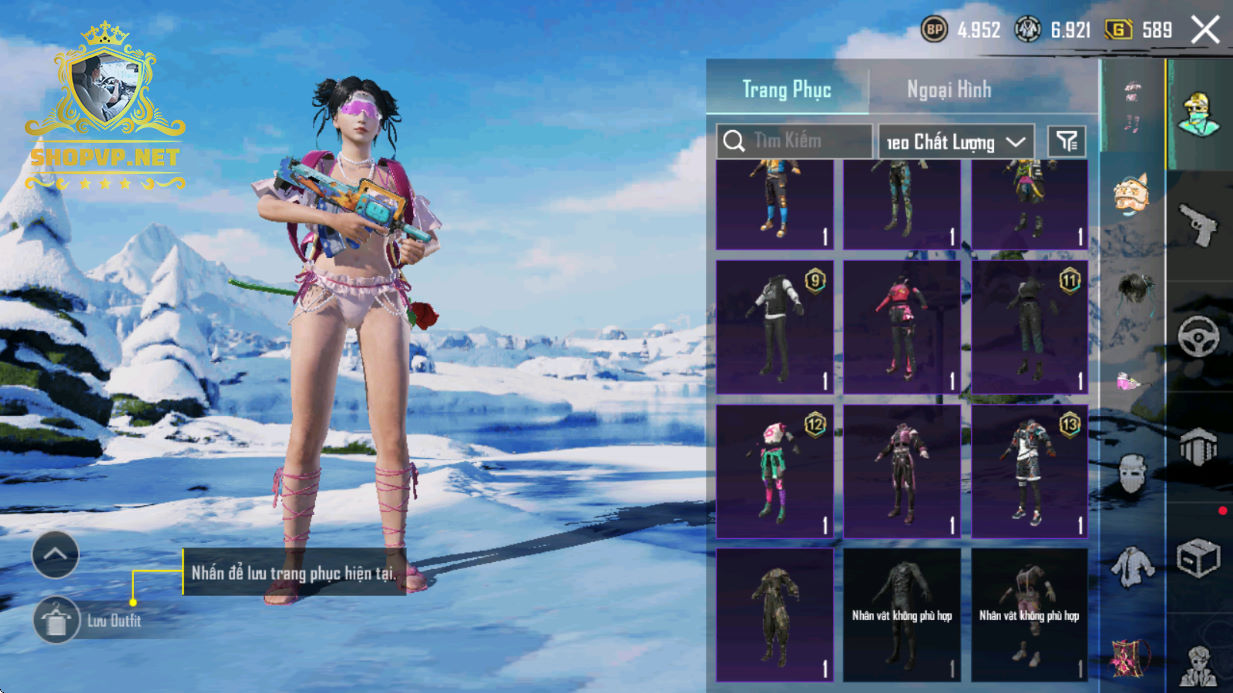The width and height of the screenshot is (1233, 693).
Task: Select the outfit with badge 9
Action: pos(775,327)
